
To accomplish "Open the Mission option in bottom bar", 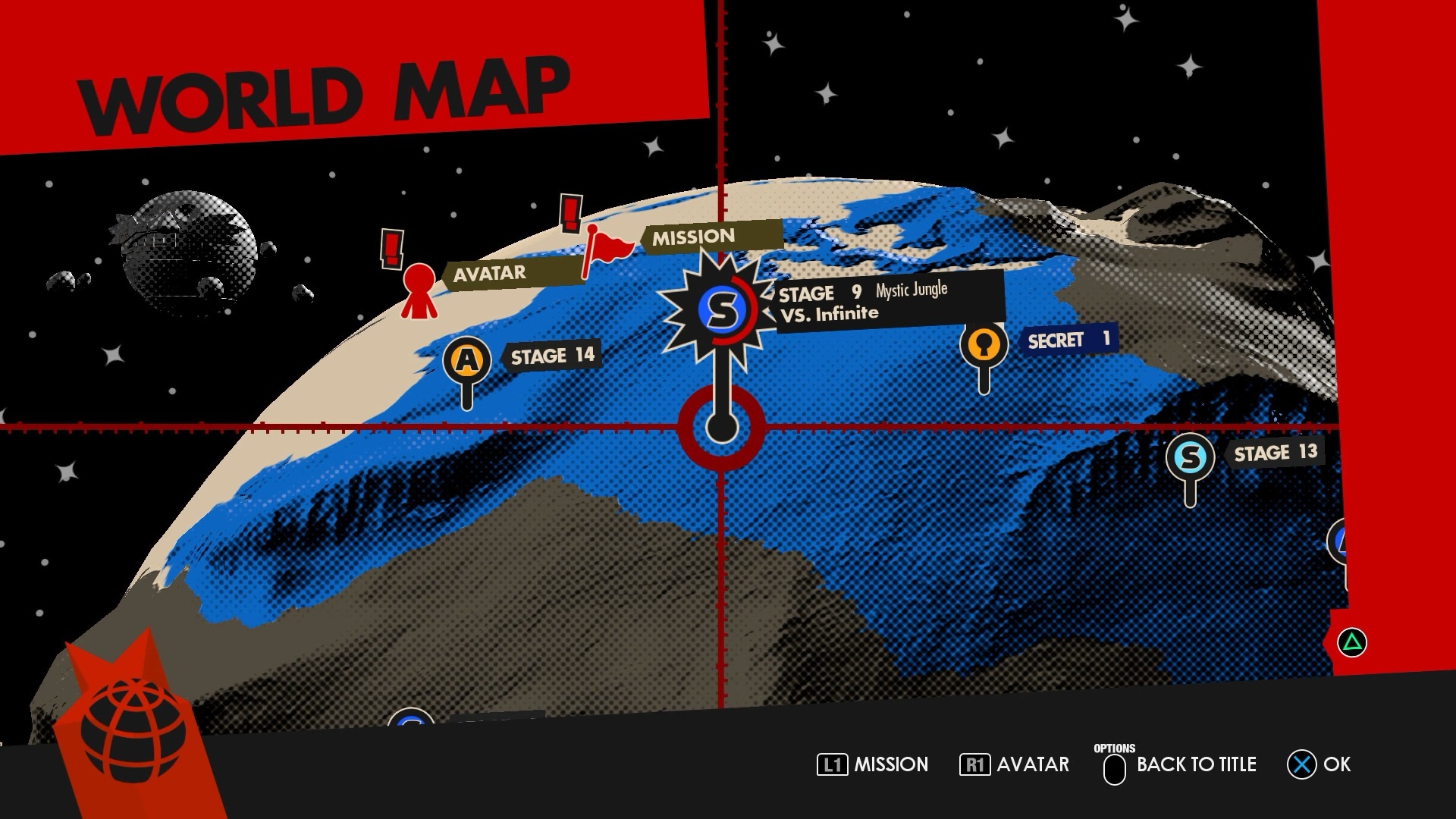I will tap(873, 764).
